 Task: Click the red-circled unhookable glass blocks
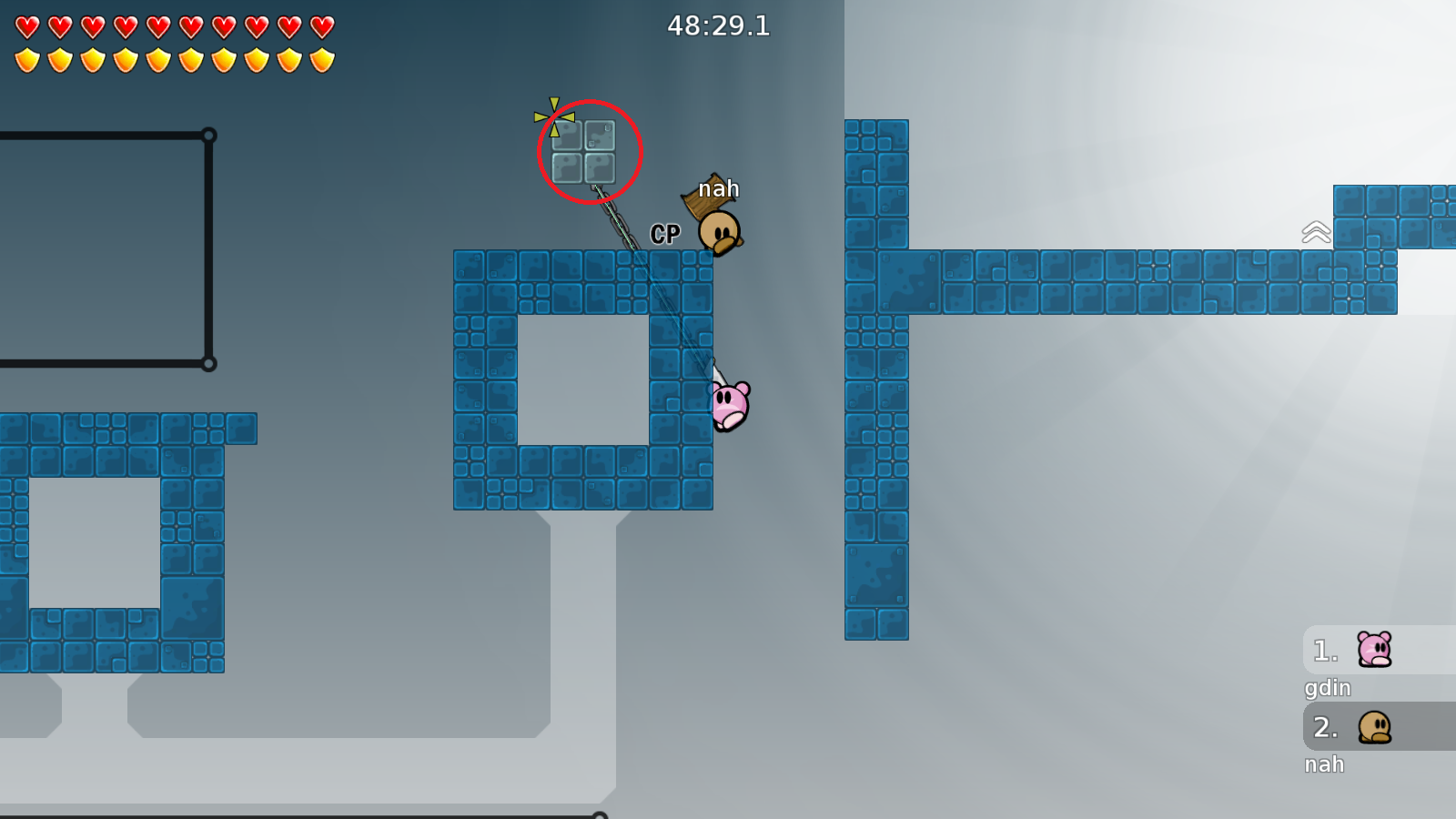585,153
